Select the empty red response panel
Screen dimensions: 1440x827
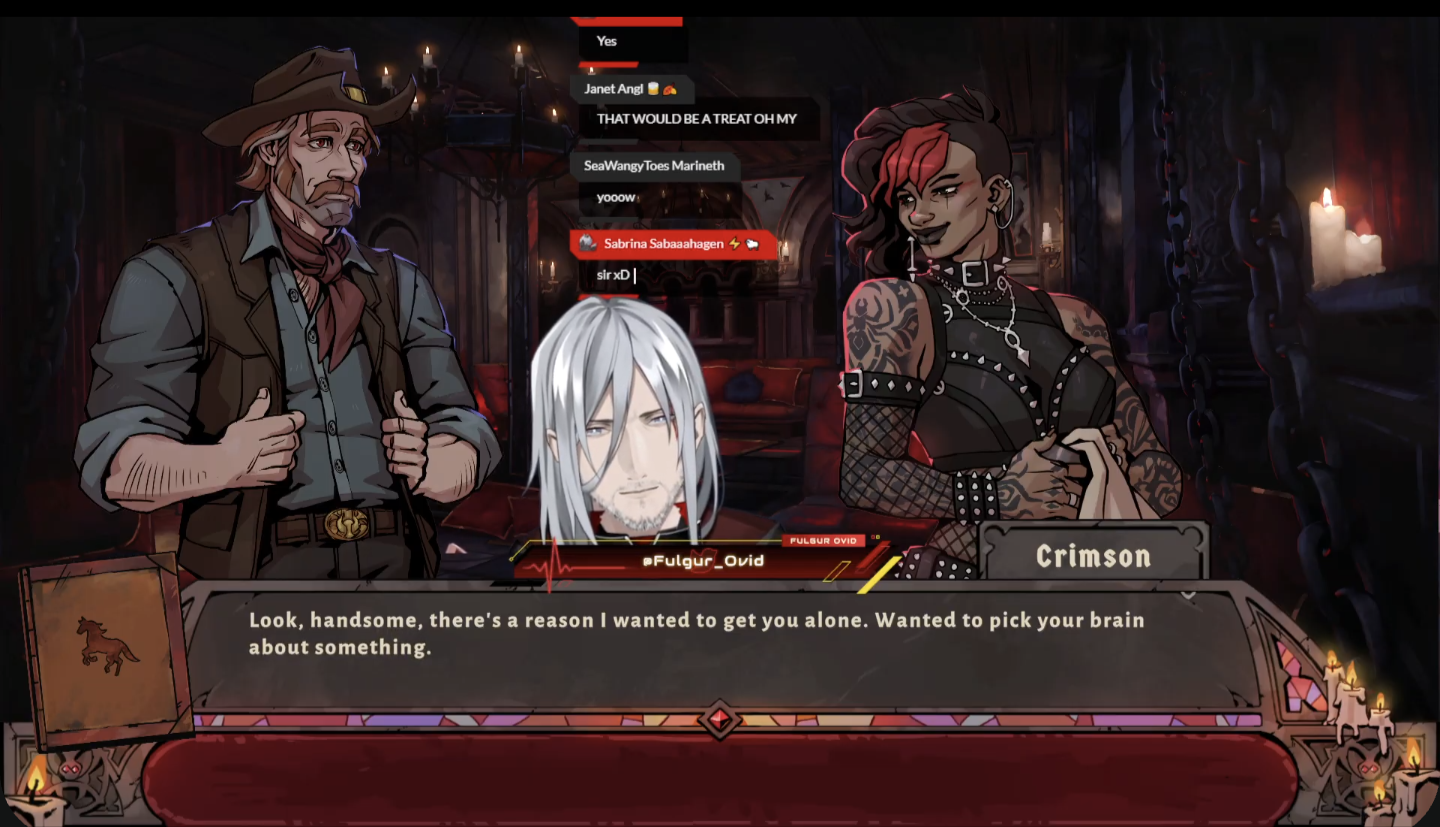pos(720,780)
